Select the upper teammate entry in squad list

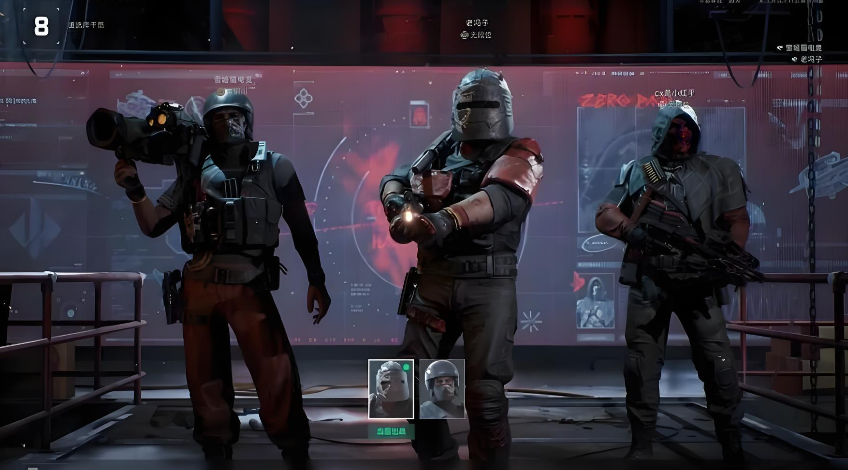click(x=803, y=47)
